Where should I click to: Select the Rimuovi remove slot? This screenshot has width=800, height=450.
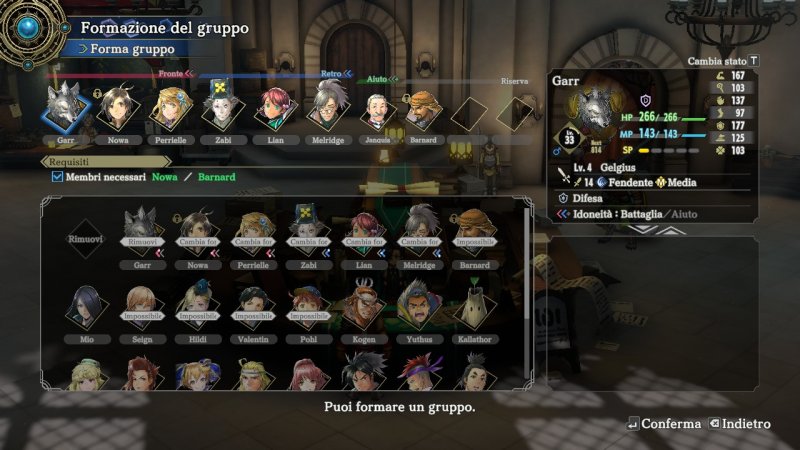point(86,238)
